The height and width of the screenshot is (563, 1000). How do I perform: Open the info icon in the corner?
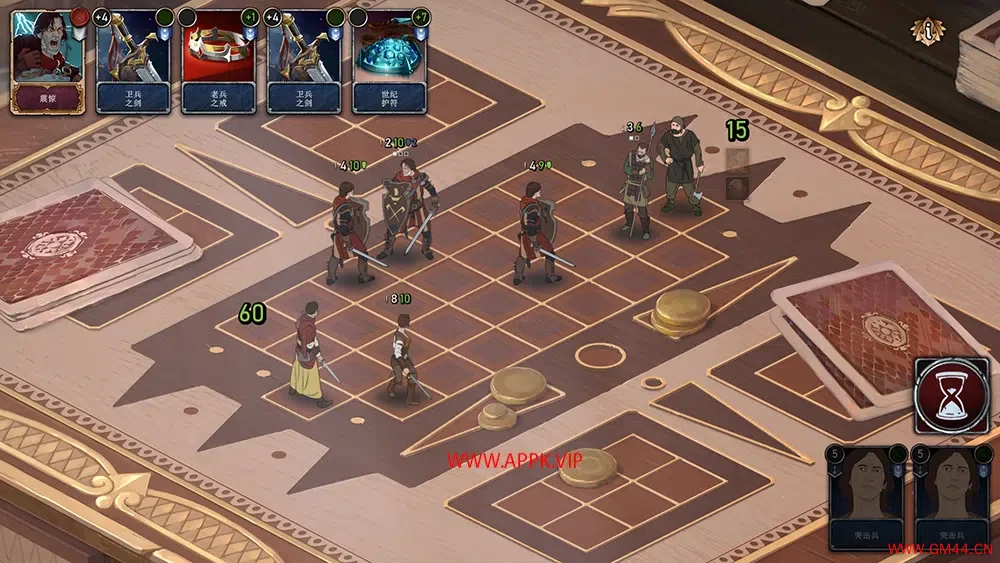[926, 31]
